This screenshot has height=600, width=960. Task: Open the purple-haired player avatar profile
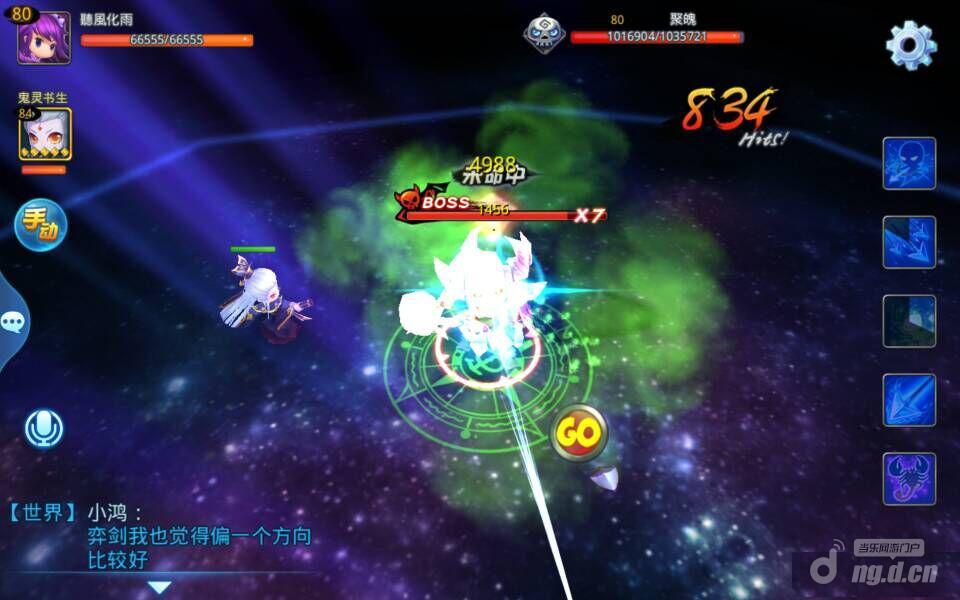tap(44, 38)
